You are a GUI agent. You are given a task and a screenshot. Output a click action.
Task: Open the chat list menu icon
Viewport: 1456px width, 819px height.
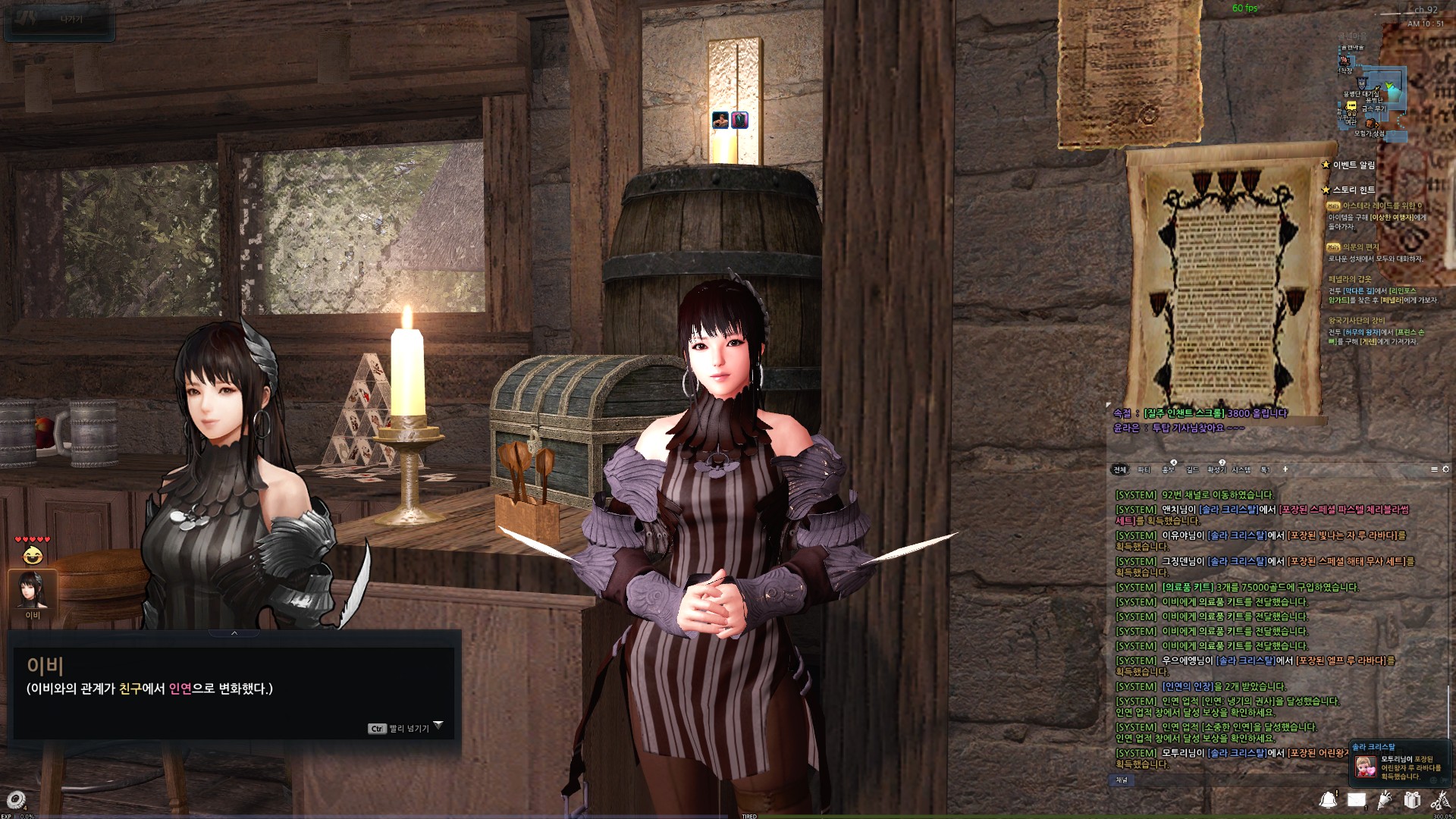click(x=1434, y=470)
